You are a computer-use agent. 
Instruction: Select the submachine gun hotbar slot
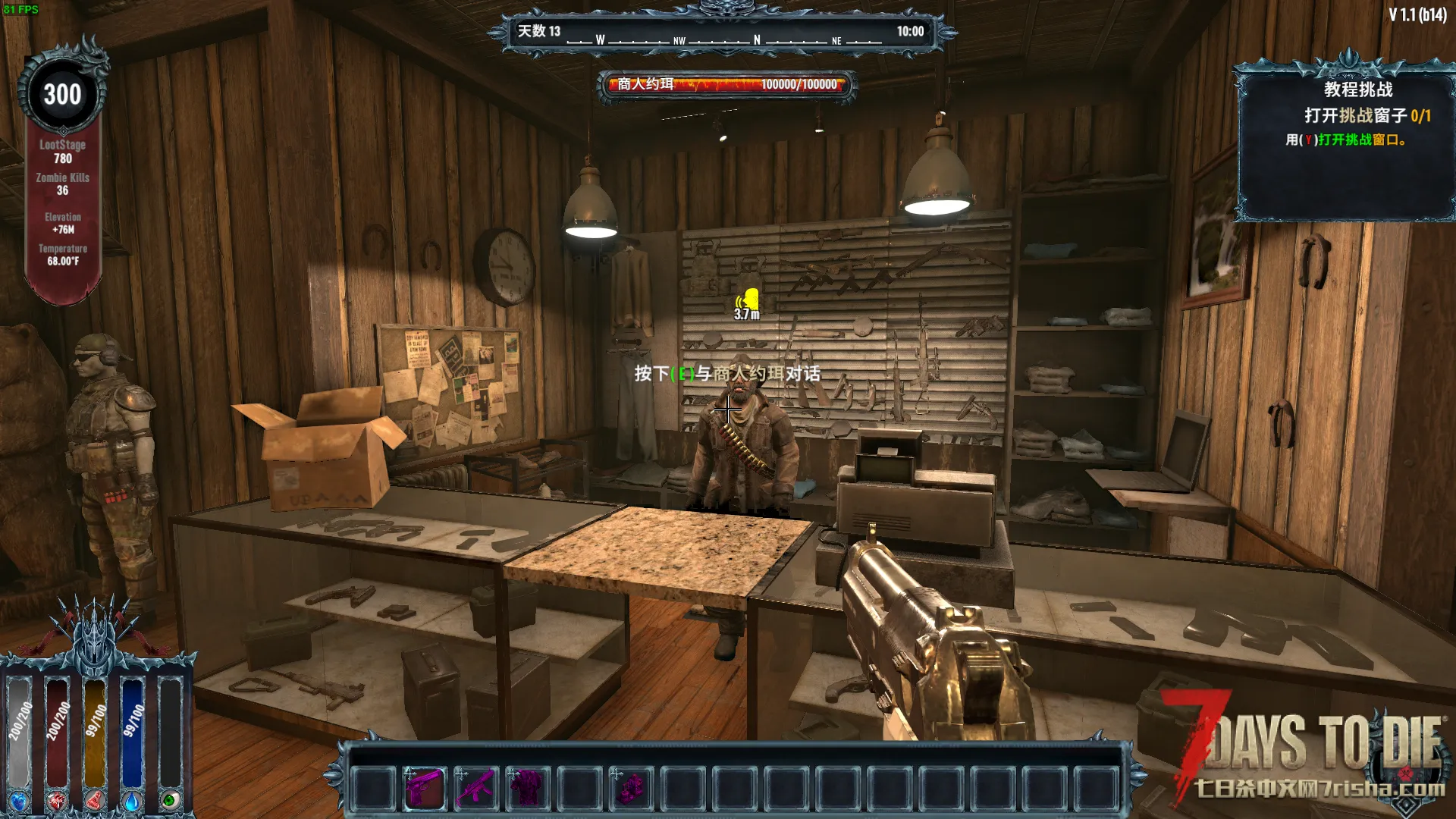click(x=475, y=787)
